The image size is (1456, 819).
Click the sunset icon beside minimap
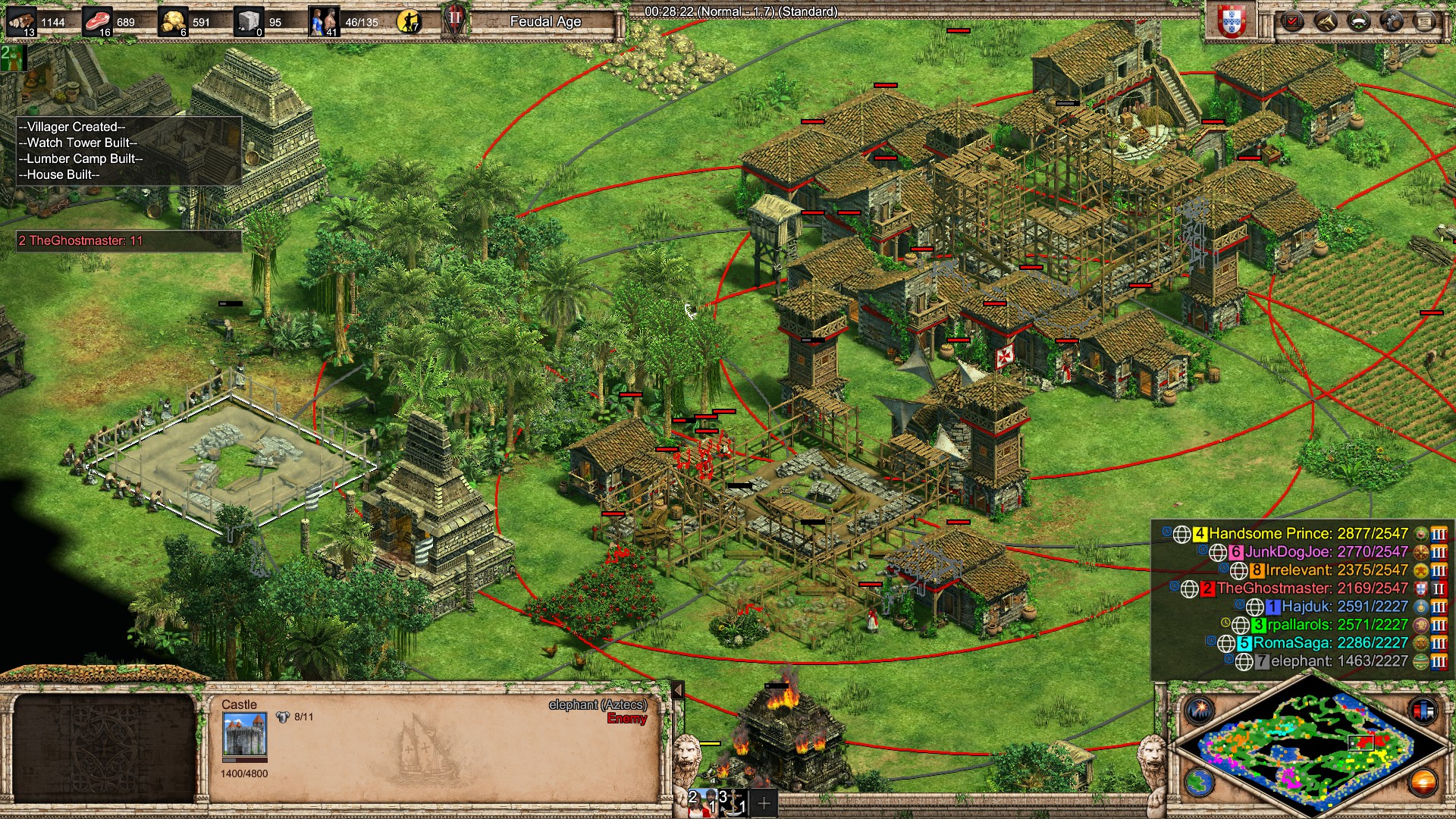pos(1423,782)
